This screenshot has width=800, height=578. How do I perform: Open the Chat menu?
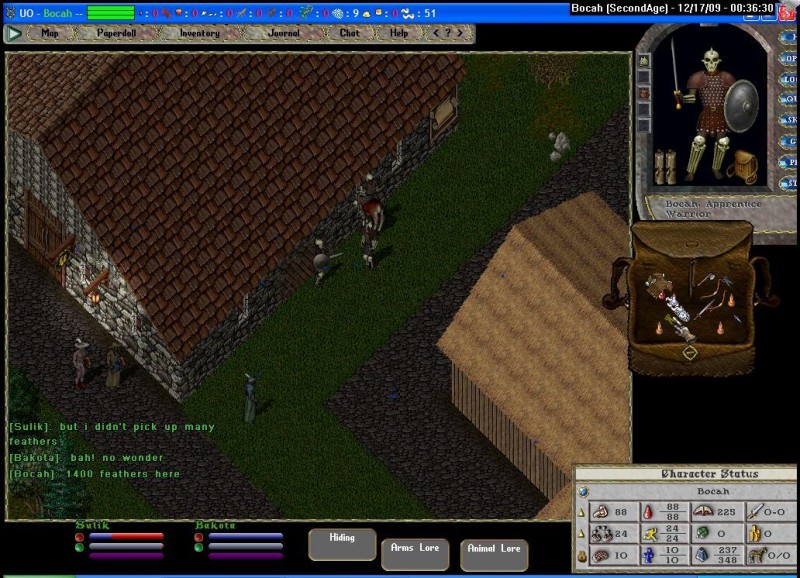click(349, 33)
